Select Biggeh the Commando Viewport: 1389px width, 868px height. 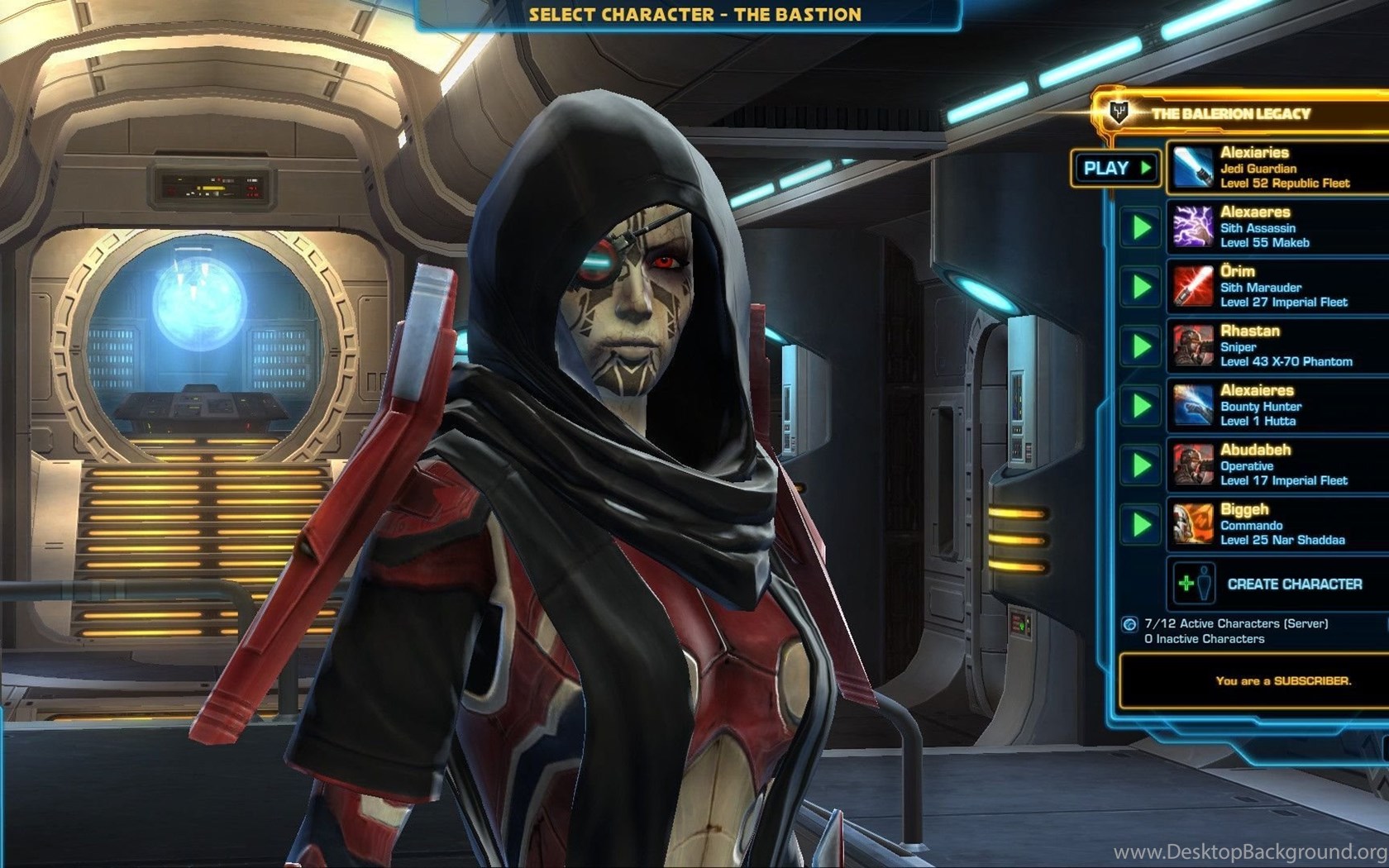(x=1277, y=524)
